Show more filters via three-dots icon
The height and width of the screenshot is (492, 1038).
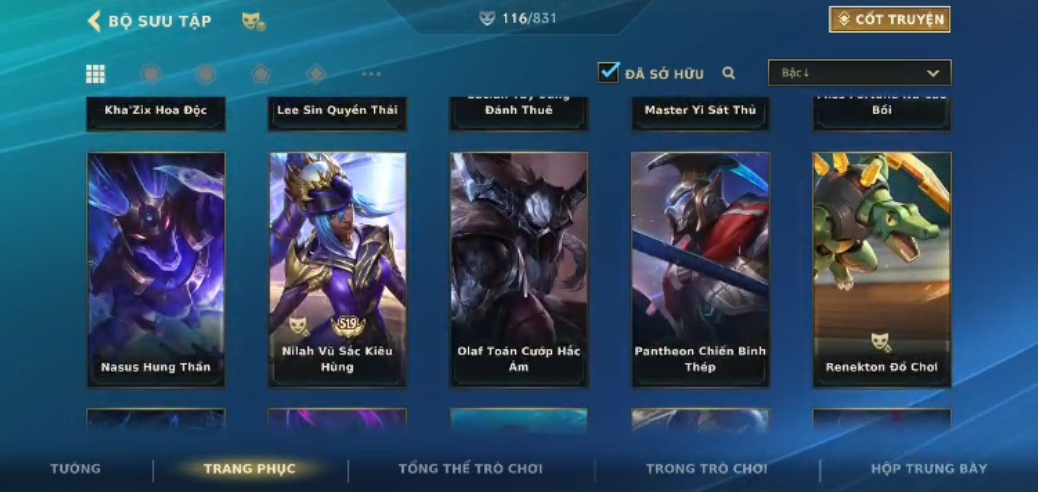[x=371, y=73]
